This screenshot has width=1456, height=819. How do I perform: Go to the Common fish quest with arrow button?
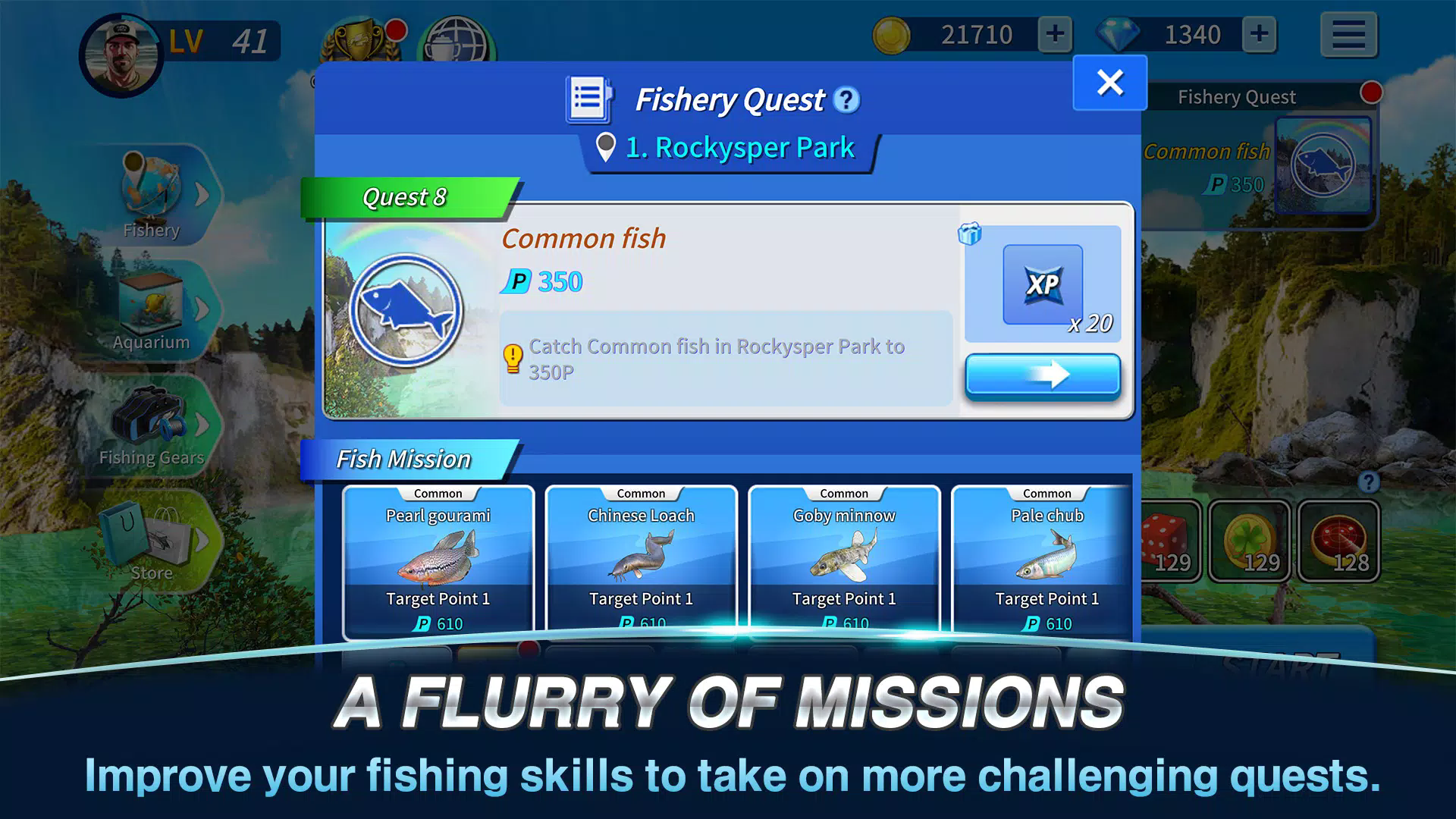(x=1042, y=375)
